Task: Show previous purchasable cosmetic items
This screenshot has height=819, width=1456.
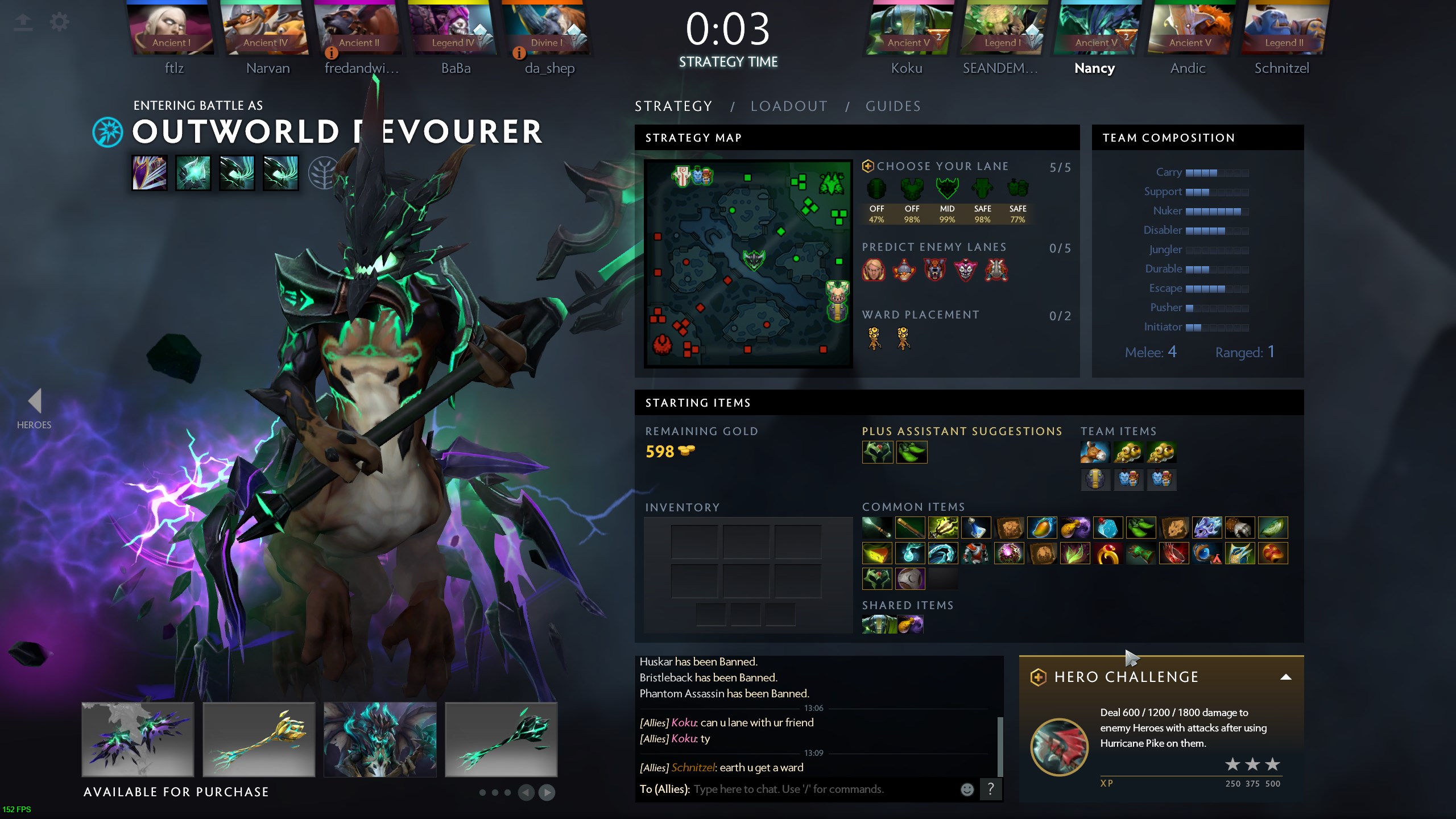Action: (526, 792)
